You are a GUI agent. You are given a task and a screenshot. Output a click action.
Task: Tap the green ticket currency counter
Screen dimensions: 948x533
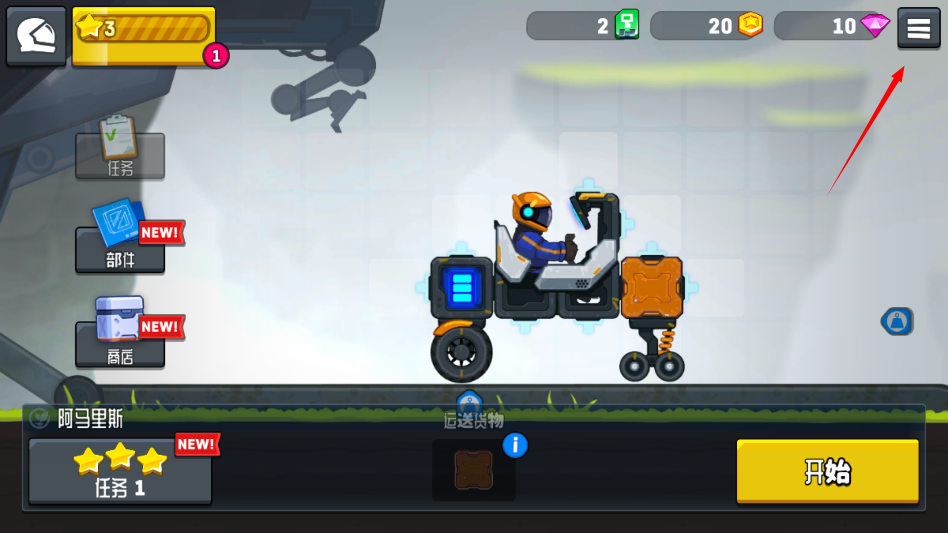tap(584, 26)
